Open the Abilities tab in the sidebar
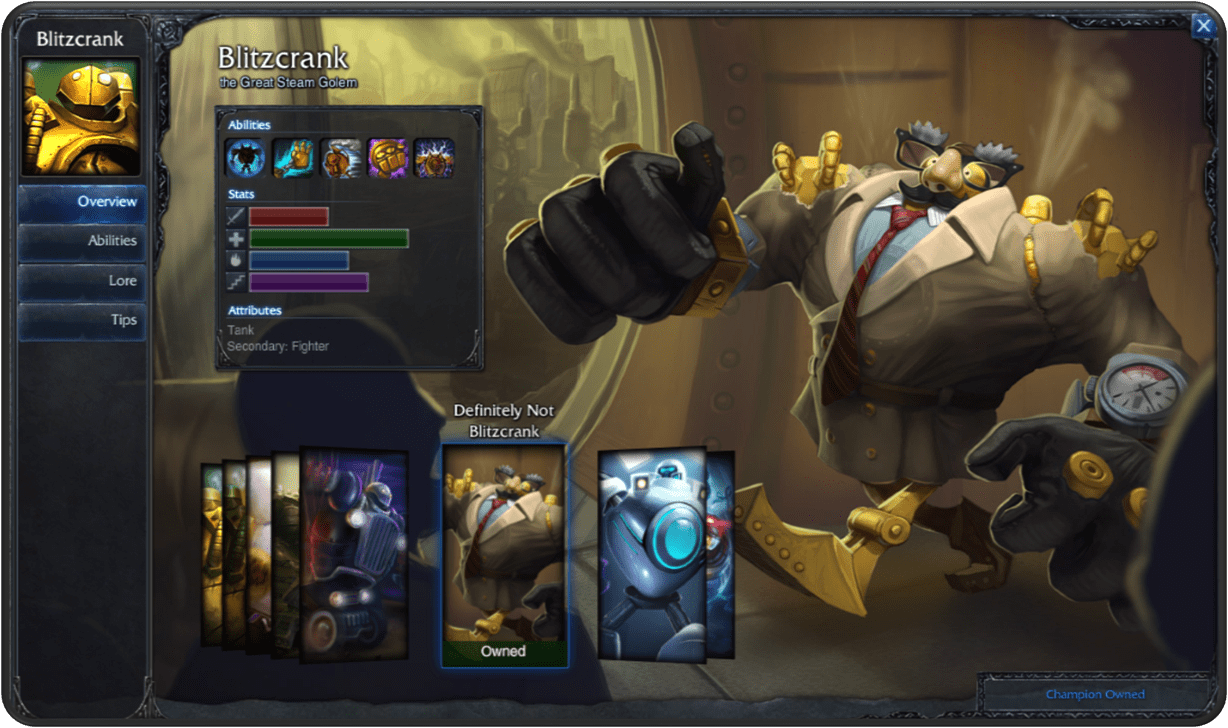The width and height of the screenshot is (1228, 728). [83, 241]
